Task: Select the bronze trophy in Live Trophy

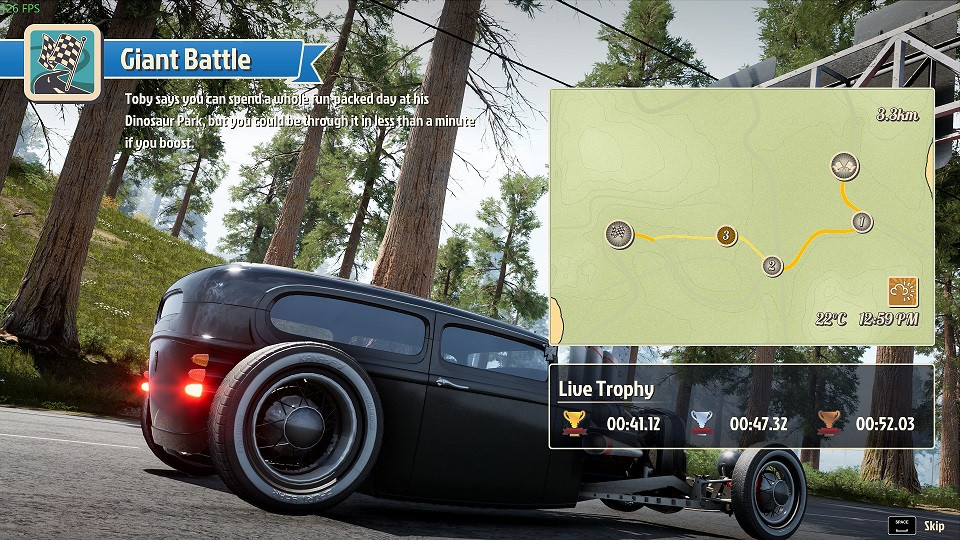Action: (828, 423)
